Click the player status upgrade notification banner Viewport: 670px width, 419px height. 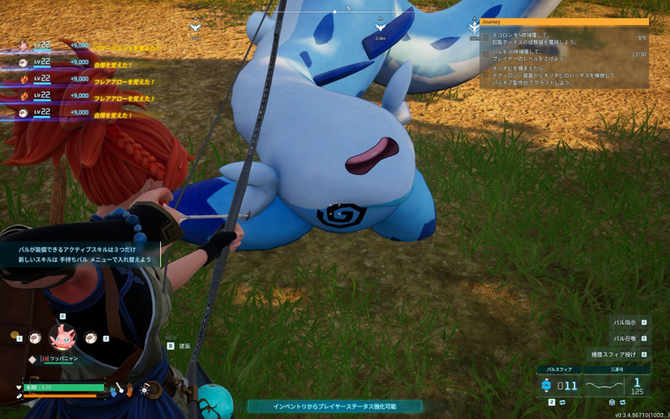coord(335,407)
